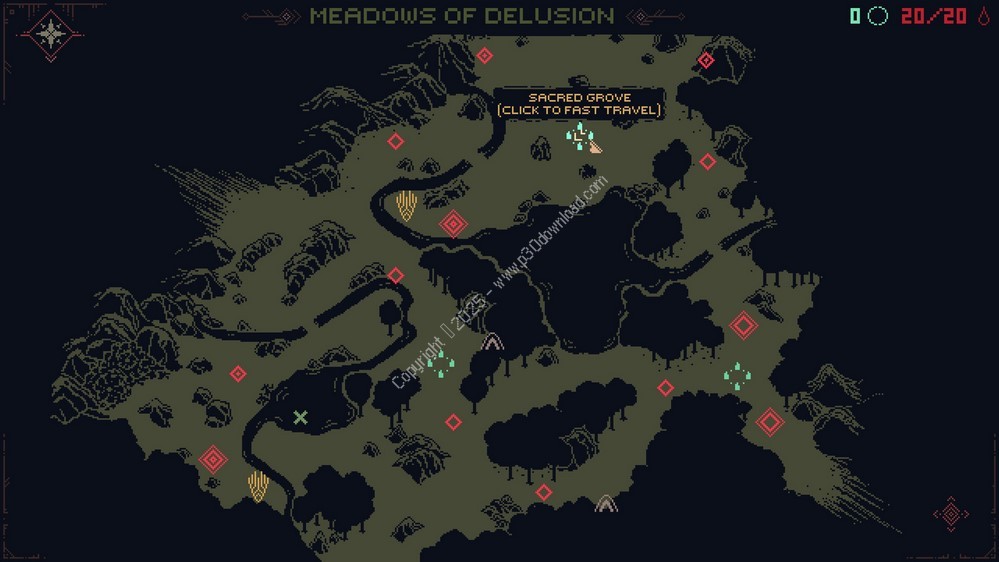Fast travel to the Sacred Grove marker

[579, 135]
